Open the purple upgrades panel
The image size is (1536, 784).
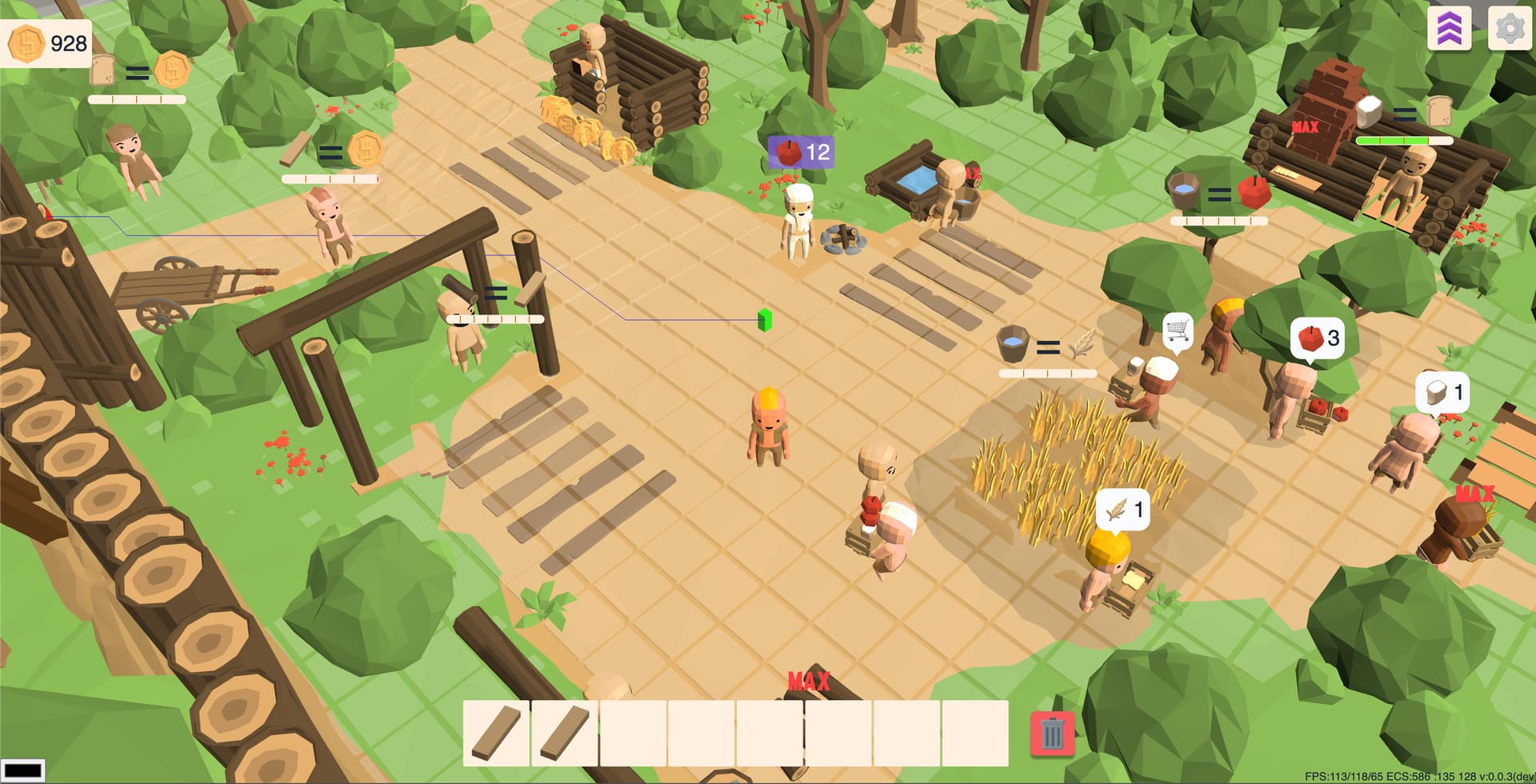pyautogui.click(x=1450, y=30)
